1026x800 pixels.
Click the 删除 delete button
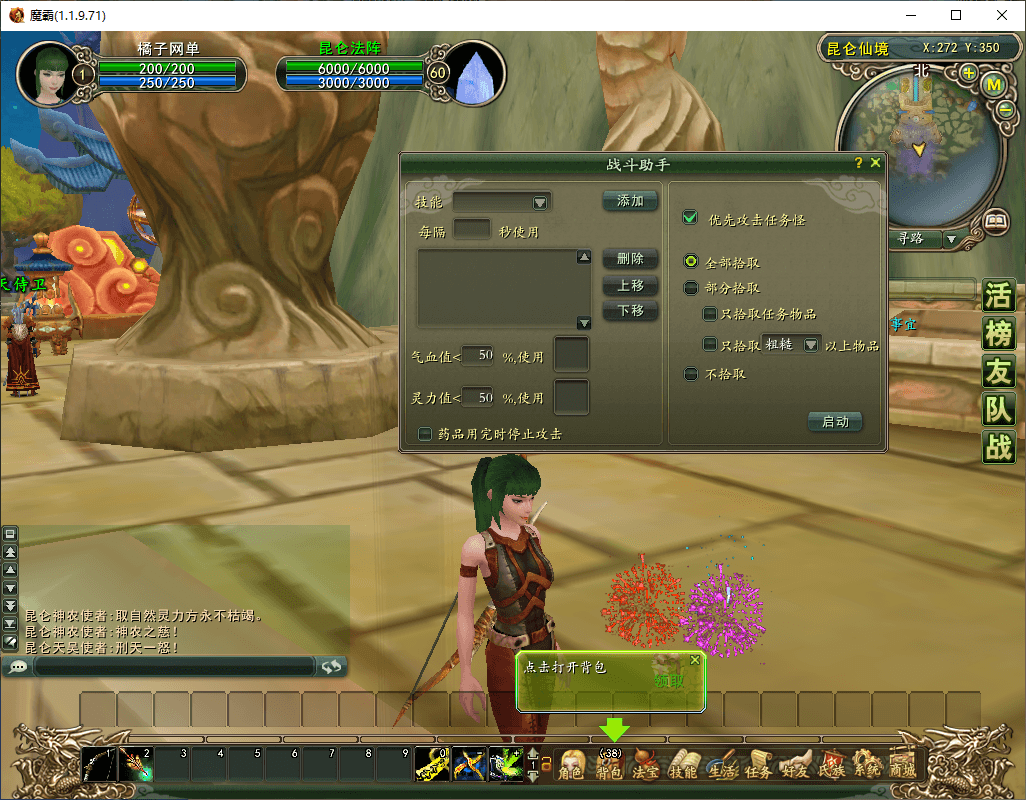(630, 259)
